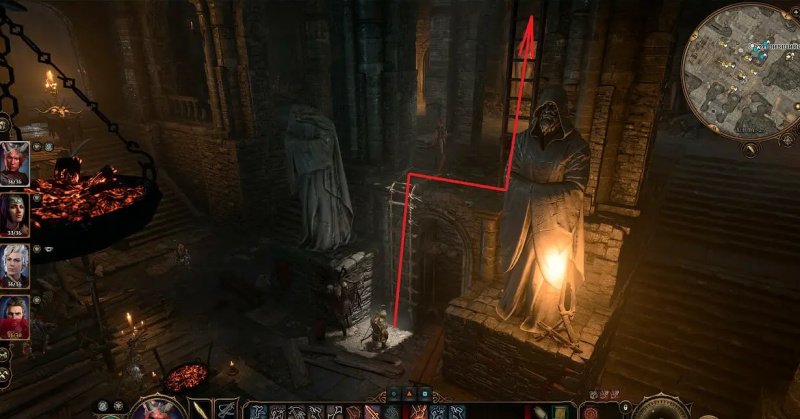Screen dimensions: 800x419
Task: Select the melee weapon slot beside the portrait
Action: coord(201,409)
